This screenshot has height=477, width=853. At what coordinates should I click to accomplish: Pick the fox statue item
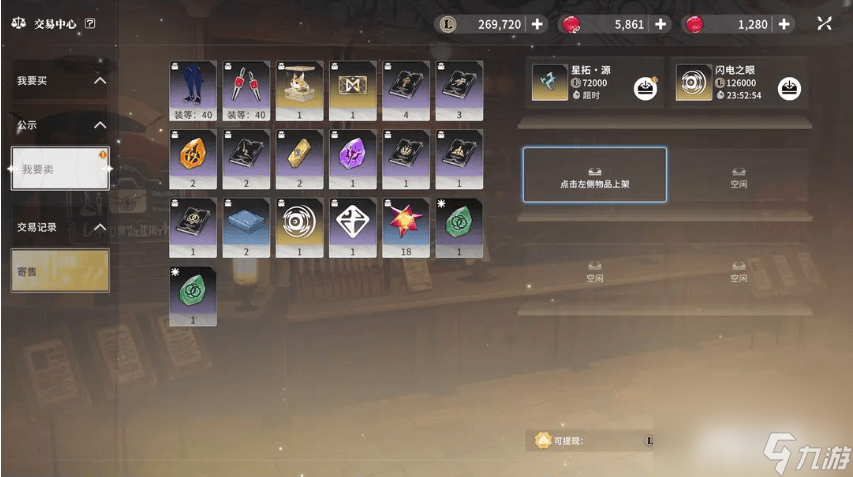(x=300, y=89)
